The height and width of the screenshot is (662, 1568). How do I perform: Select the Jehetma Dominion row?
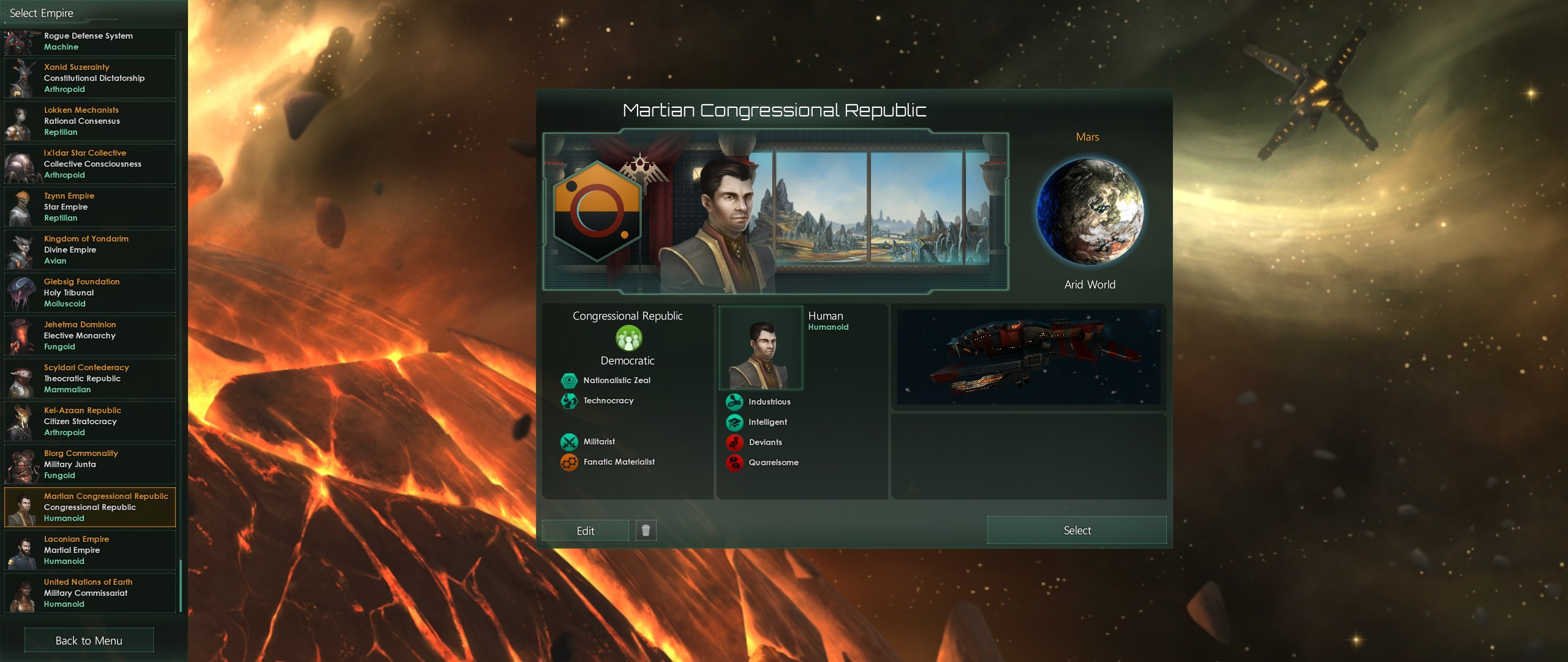click(89, 335)
